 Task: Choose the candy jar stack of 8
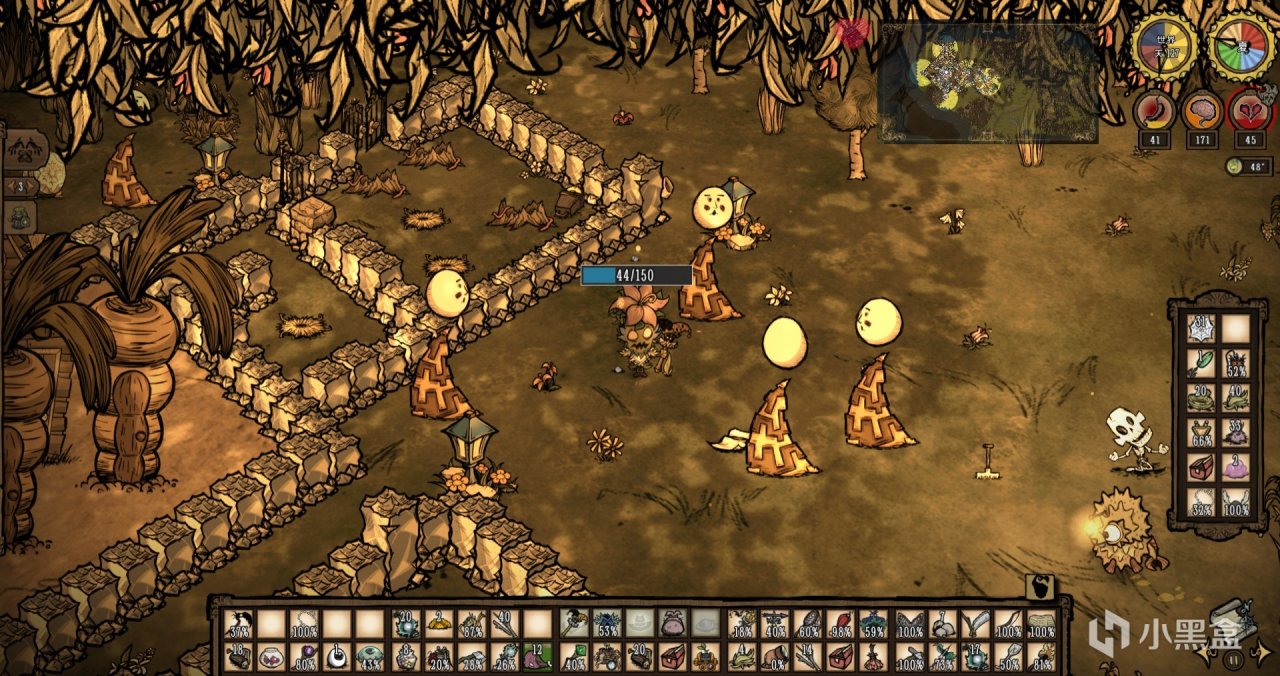pos(405,658)
